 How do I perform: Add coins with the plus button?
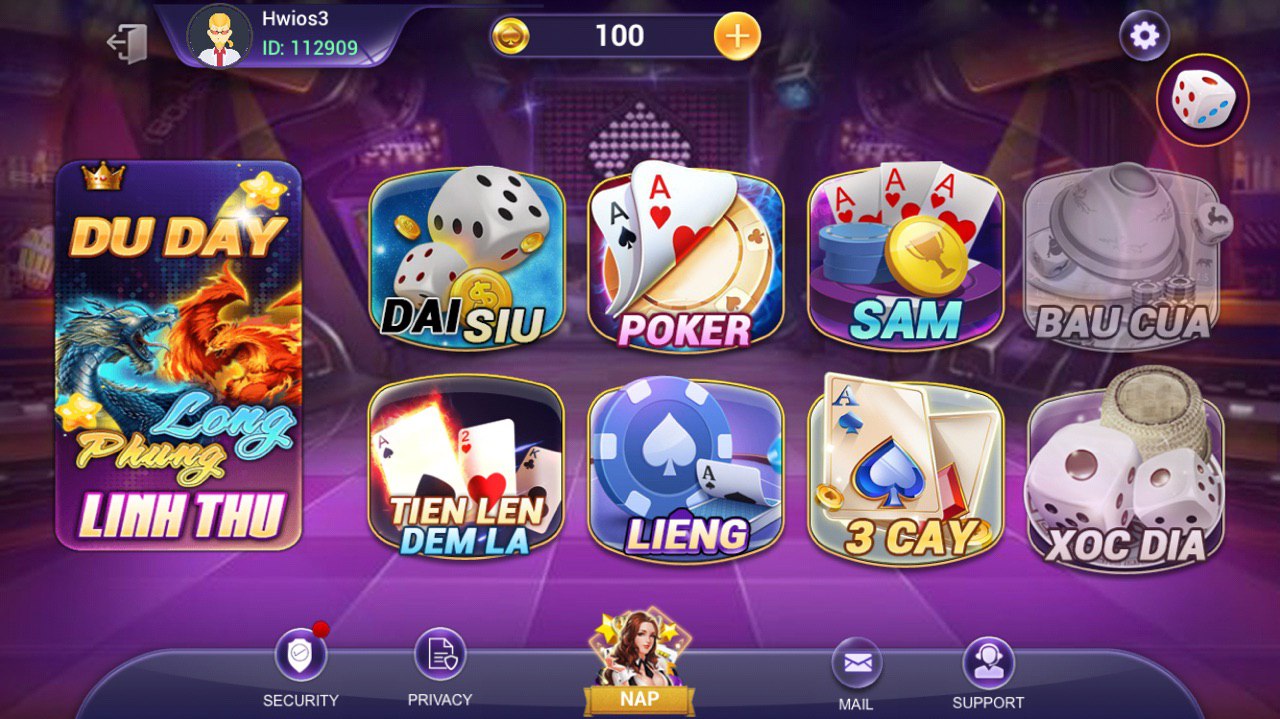(x=736, y=37)
